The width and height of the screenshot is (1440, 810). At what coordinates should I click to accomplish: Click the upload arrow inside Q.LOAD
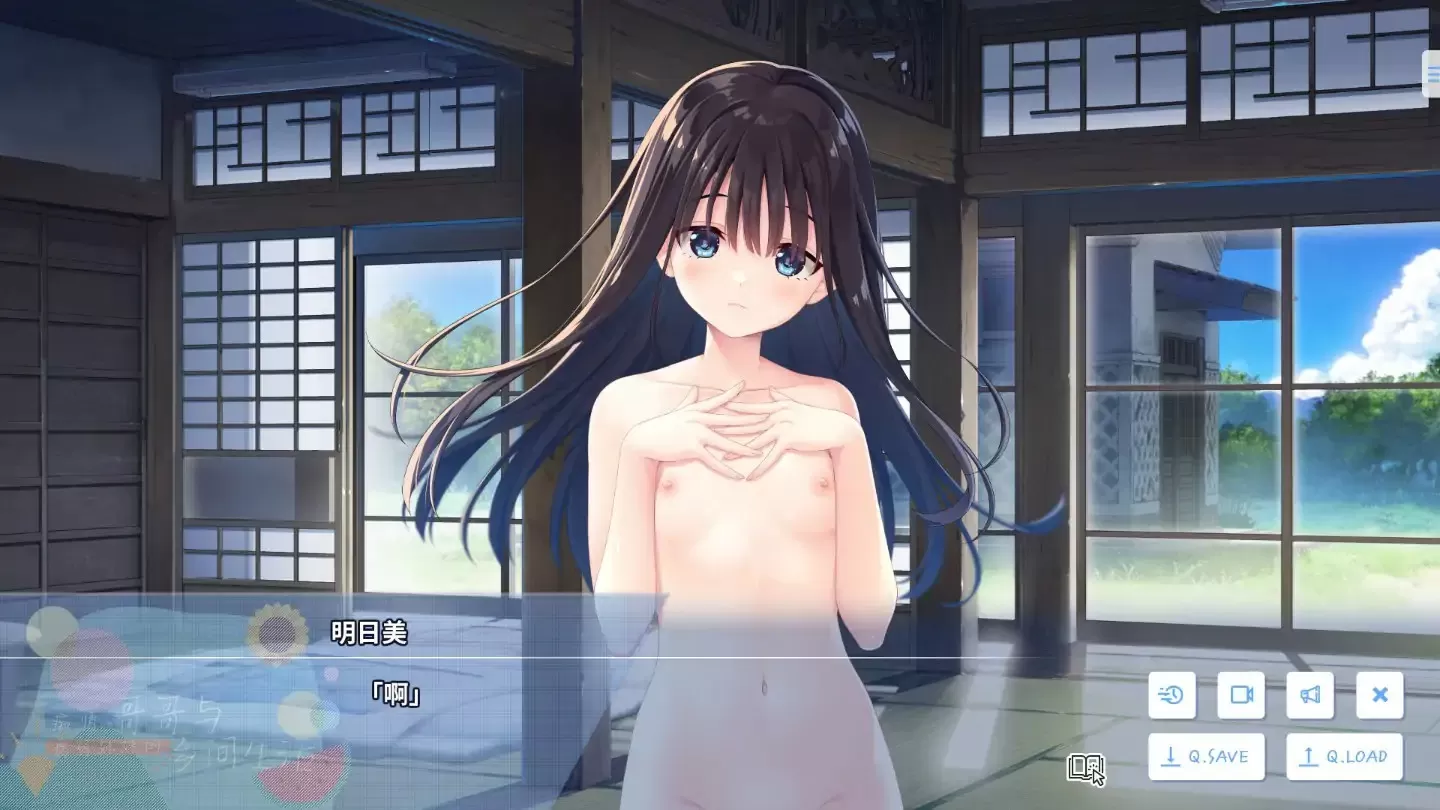(x=1308, y=757)
